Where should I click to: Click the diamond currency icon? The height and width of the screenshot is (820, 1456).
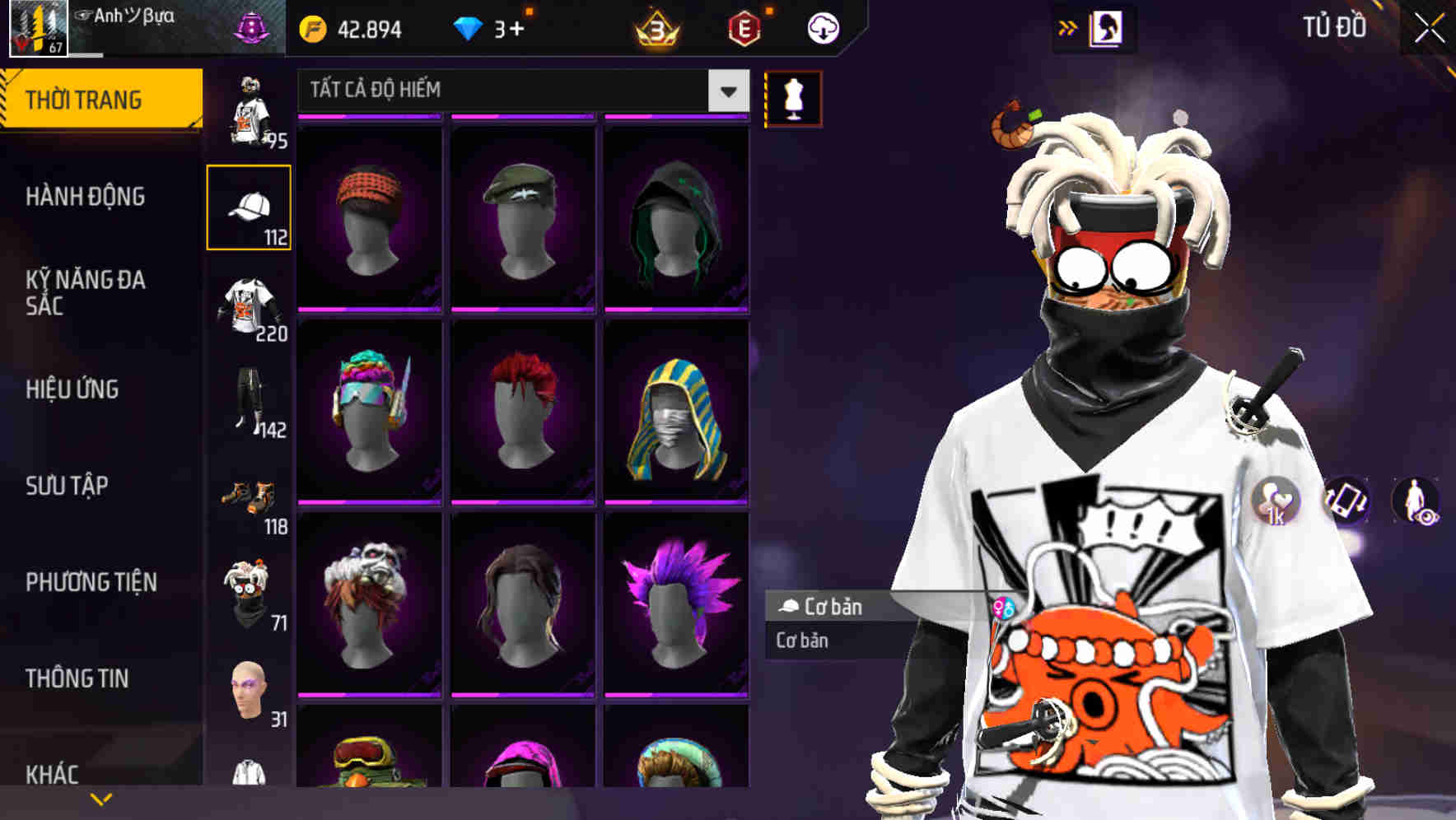[469, 26]
